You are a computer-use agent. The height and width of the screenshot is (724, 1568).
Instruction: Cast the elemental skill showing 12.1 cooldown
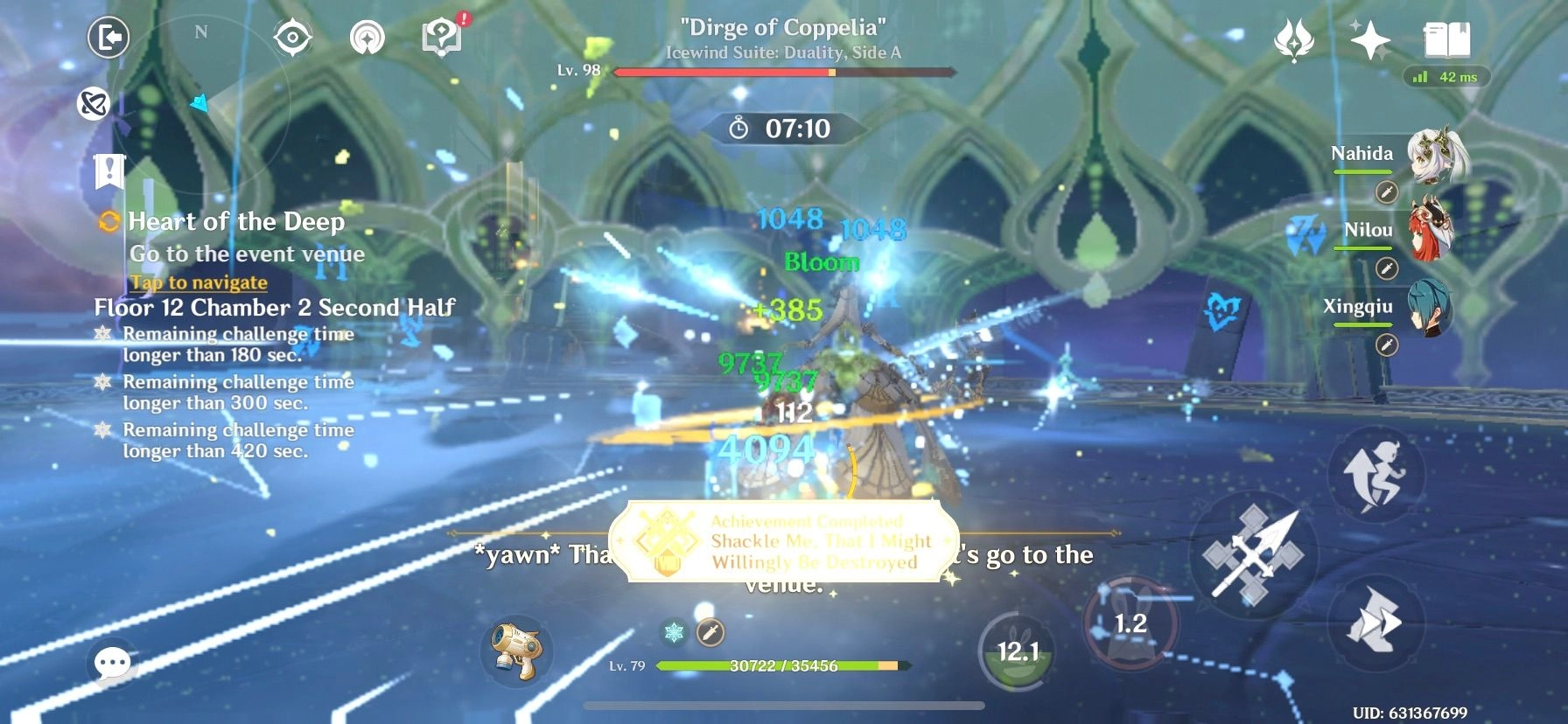coord(1018,651)
